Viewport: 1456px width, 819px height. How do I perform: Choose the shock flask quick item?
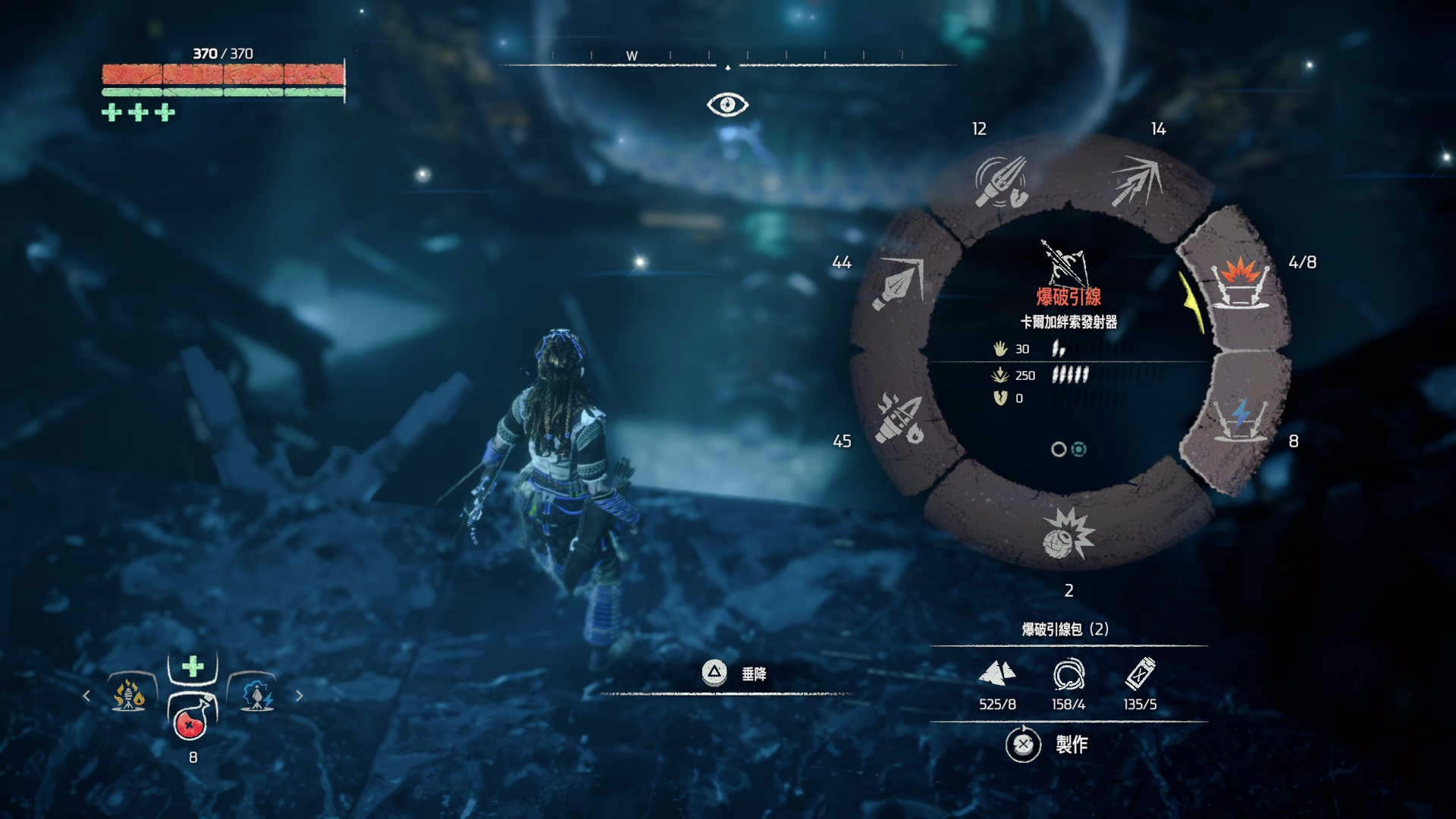click(257, 695)
